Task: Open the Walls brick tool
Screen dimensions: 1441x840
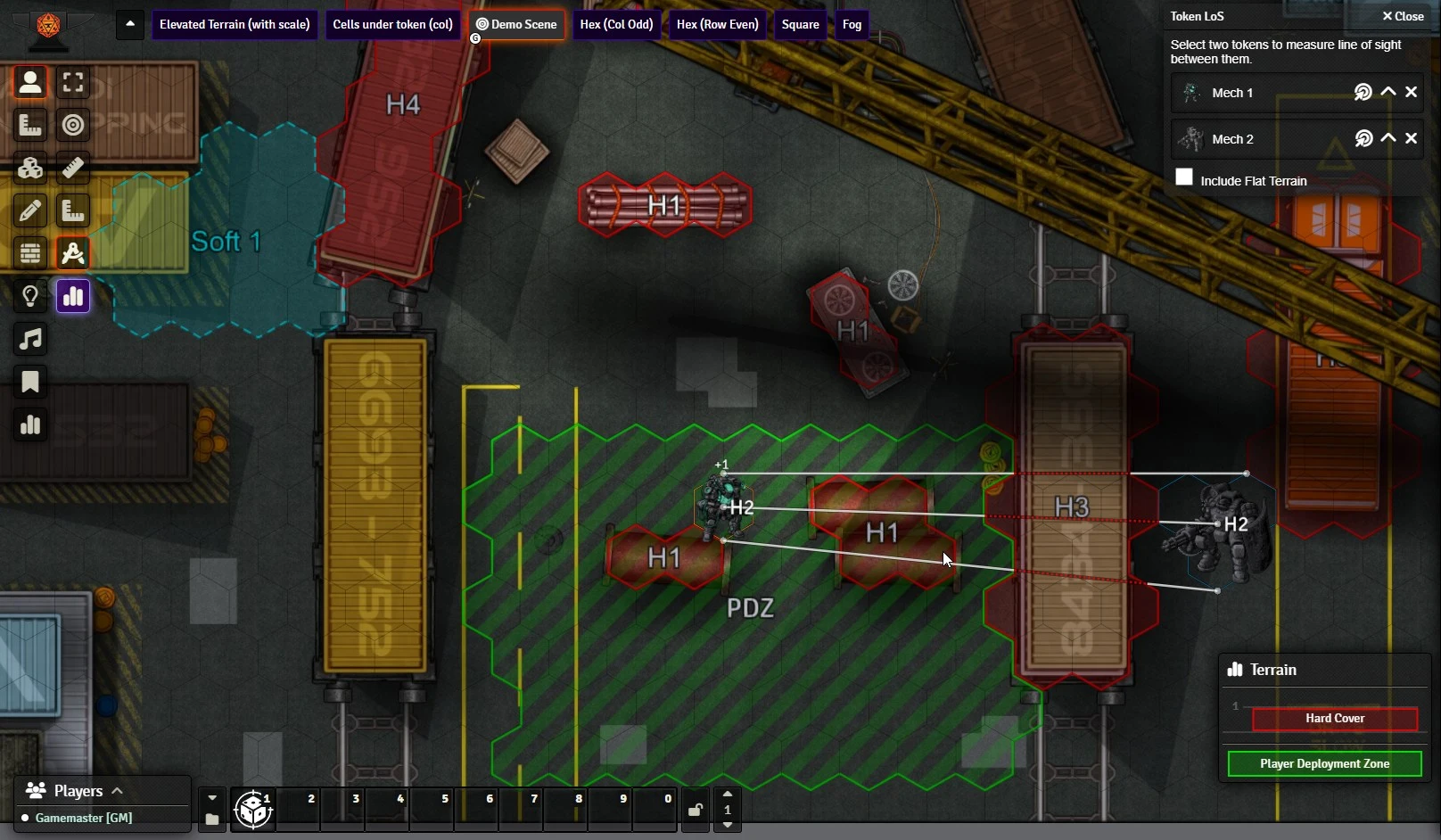Action: point(30,253)
